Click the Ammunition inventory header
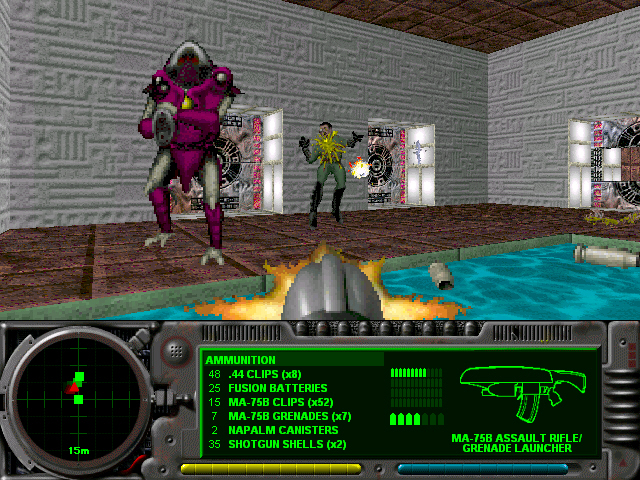The height and width of the screenshot is (480, 640). [240, 360]
